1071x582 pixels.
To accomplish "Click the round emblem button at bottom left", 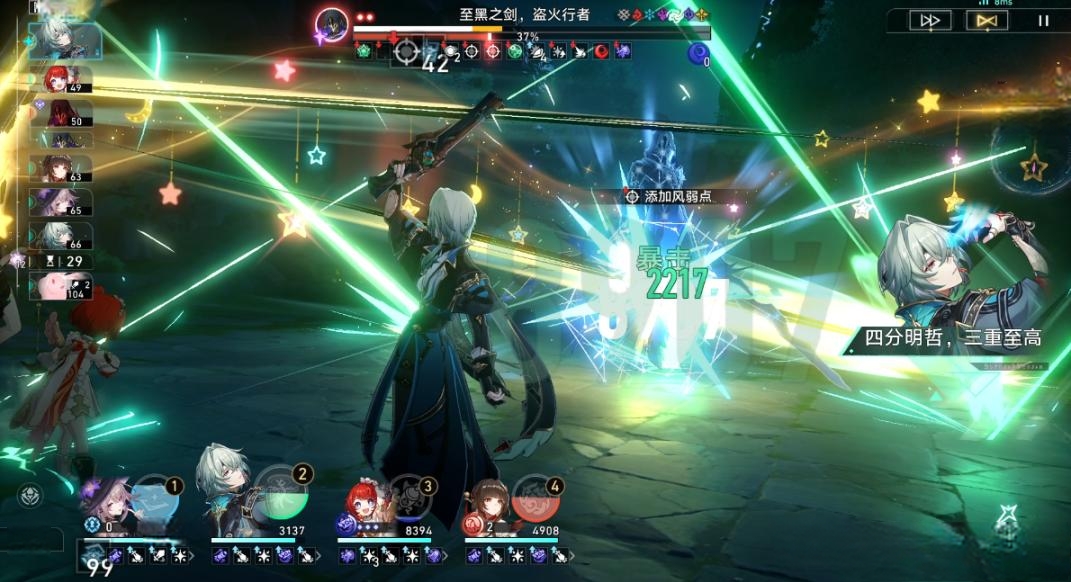I will [31, 494].
